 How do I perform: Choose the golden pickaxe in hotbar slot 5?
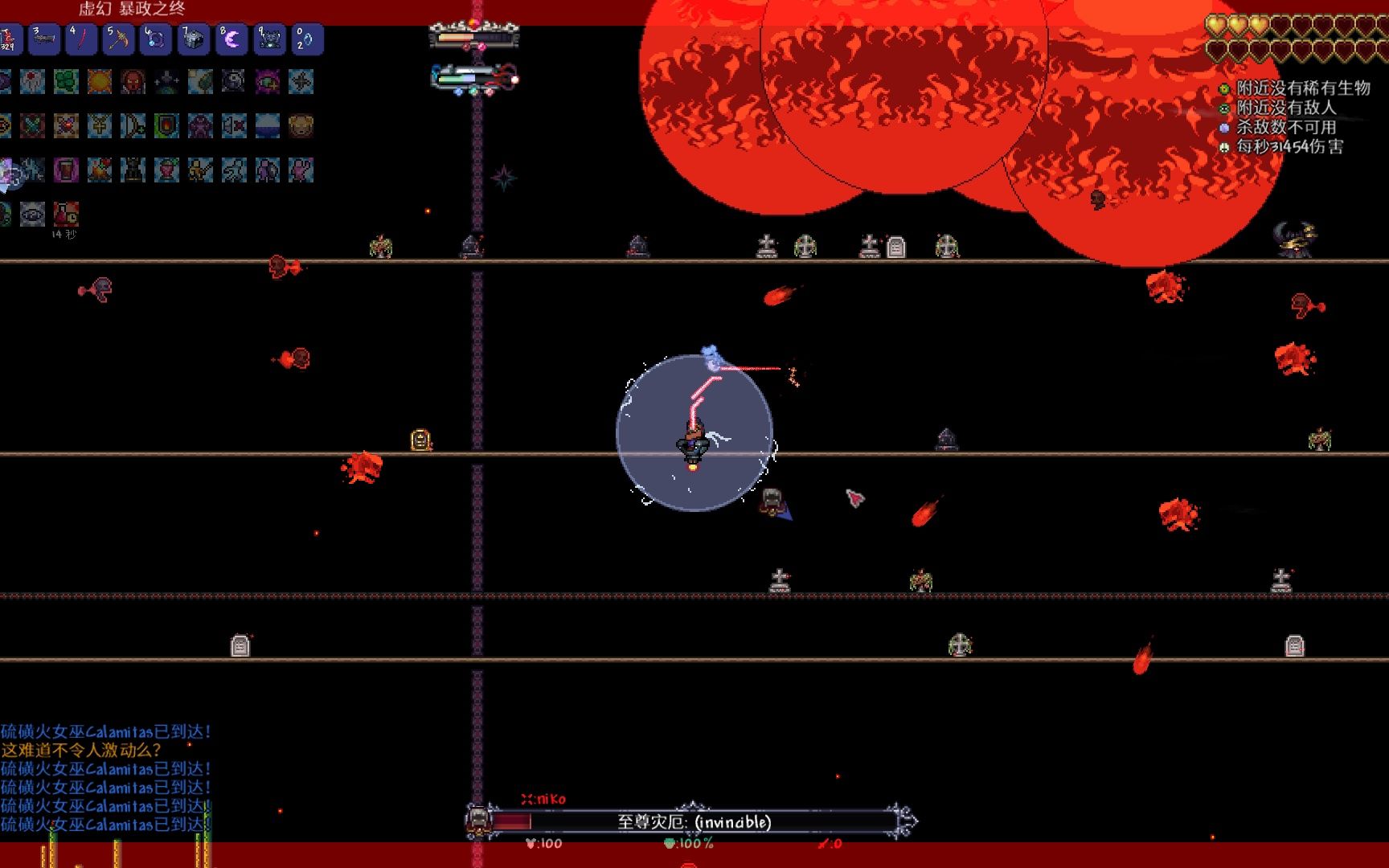pyautogui.click(x=119, y=39)
